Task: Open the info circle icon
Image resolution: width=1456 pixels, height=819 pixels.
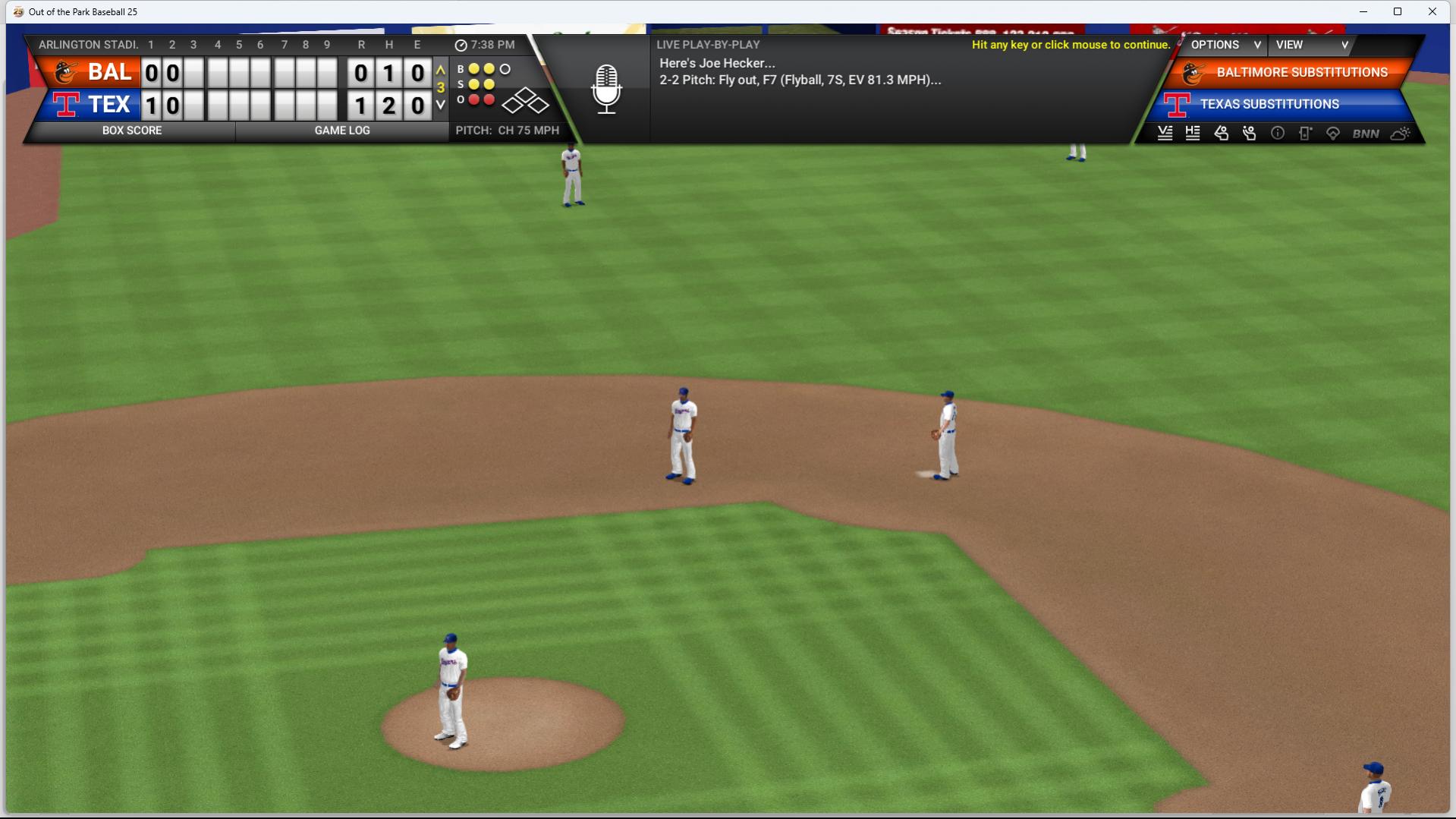Action: coord(1278,134)
